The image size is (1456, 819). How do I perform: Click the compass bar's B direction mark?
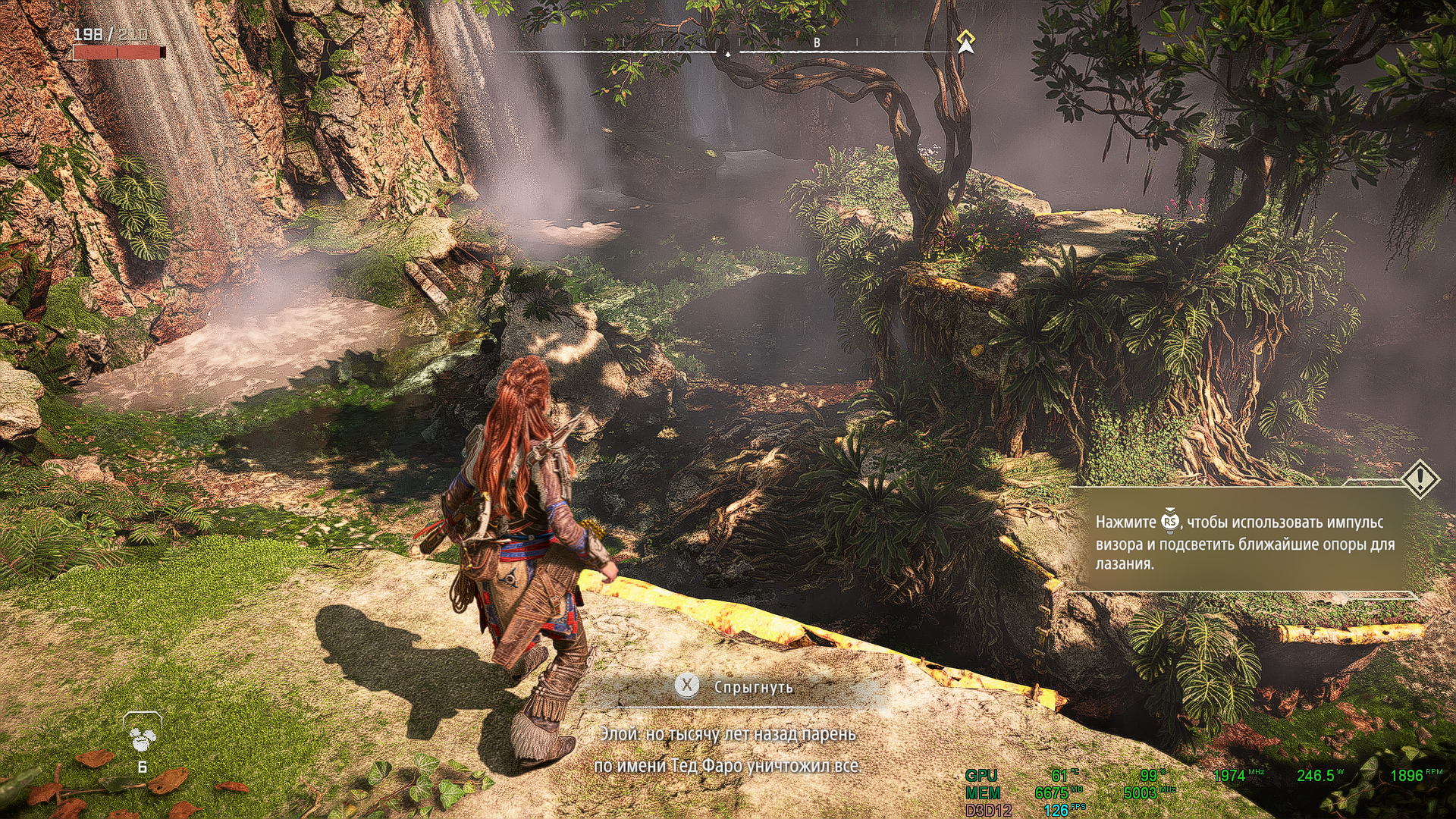coord(817,43)
